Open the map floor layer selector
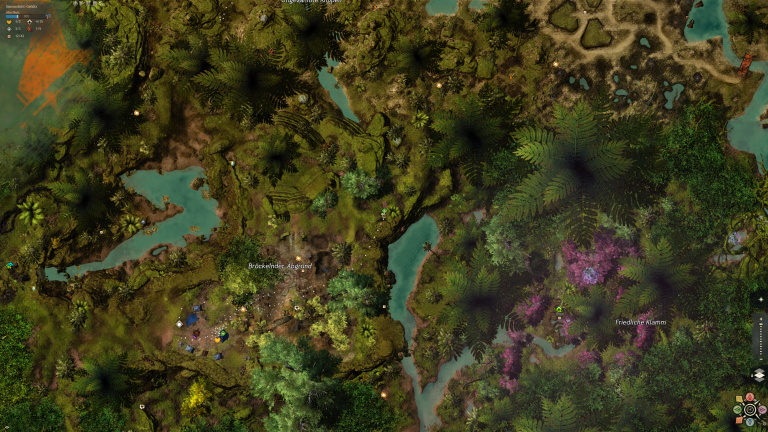 759,374
